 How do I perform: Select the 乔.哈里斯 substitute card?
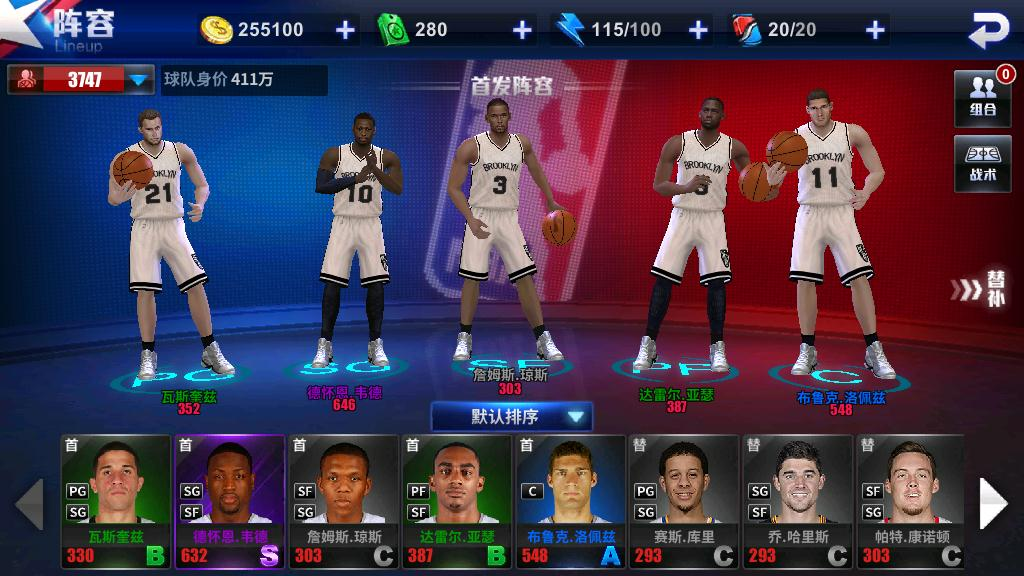[796, 501]
